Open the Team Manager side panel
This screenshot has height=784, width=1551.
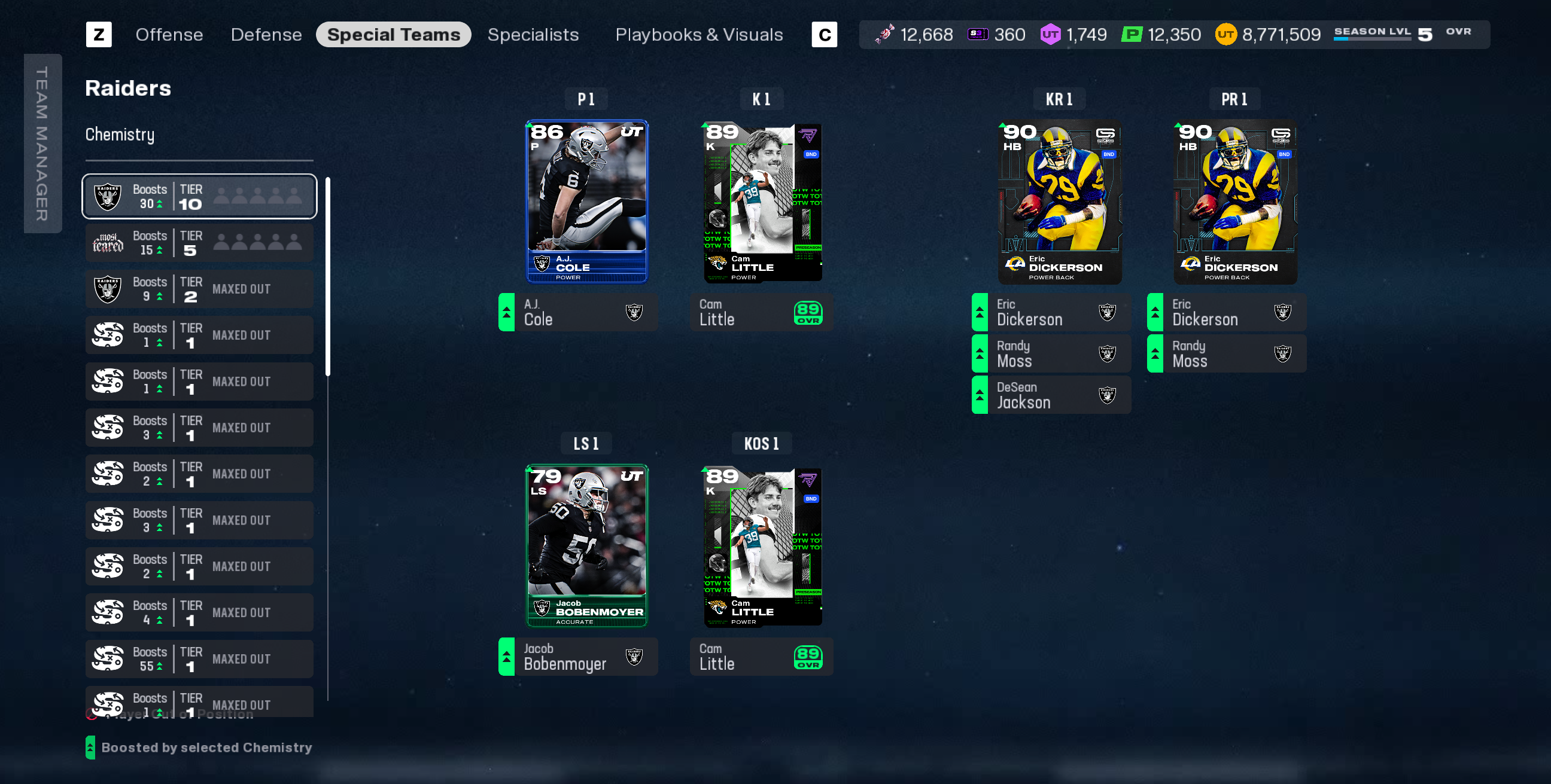click(42, 143)
